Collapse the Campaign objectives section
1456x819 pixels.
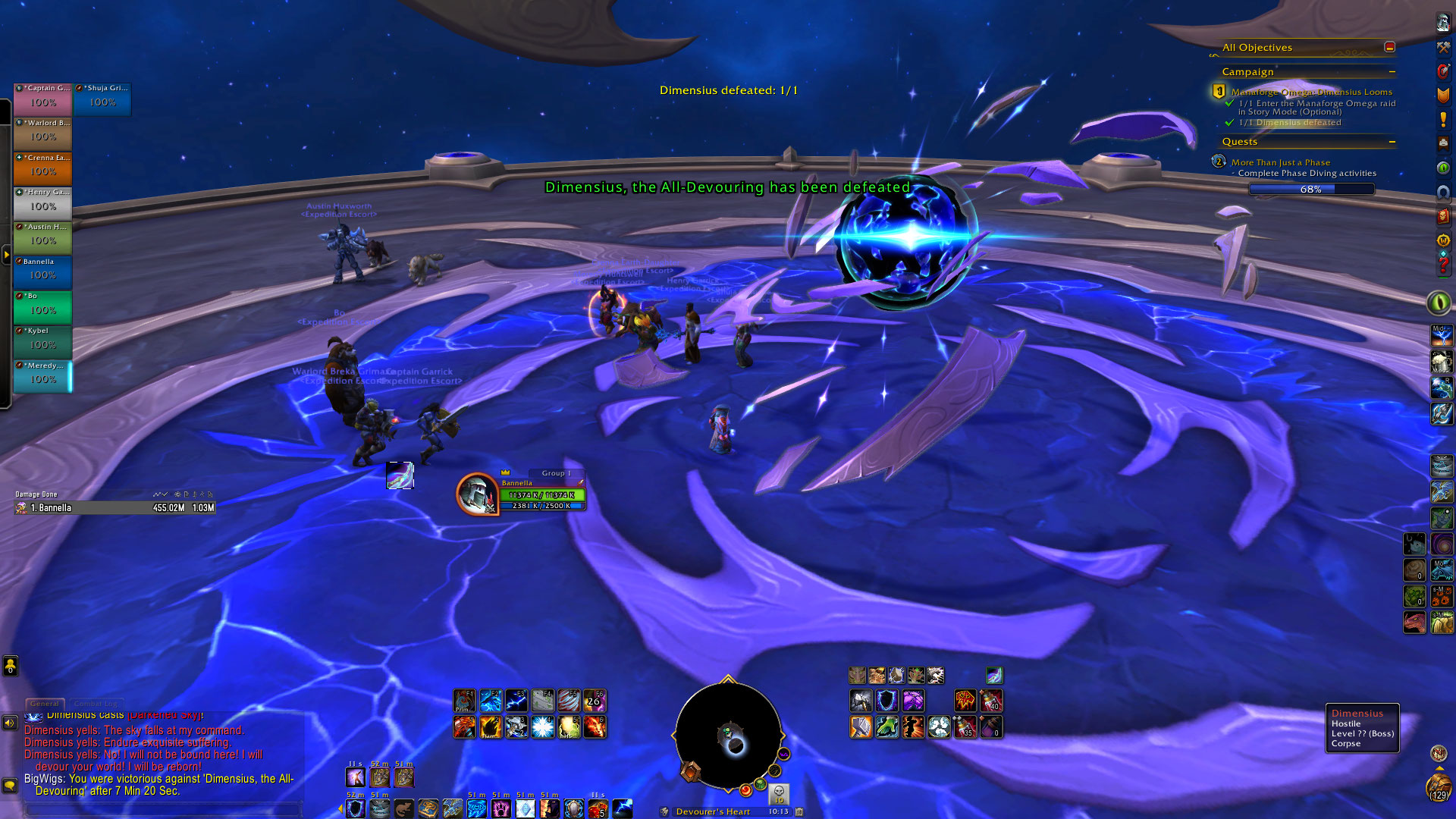[1392, 72]
